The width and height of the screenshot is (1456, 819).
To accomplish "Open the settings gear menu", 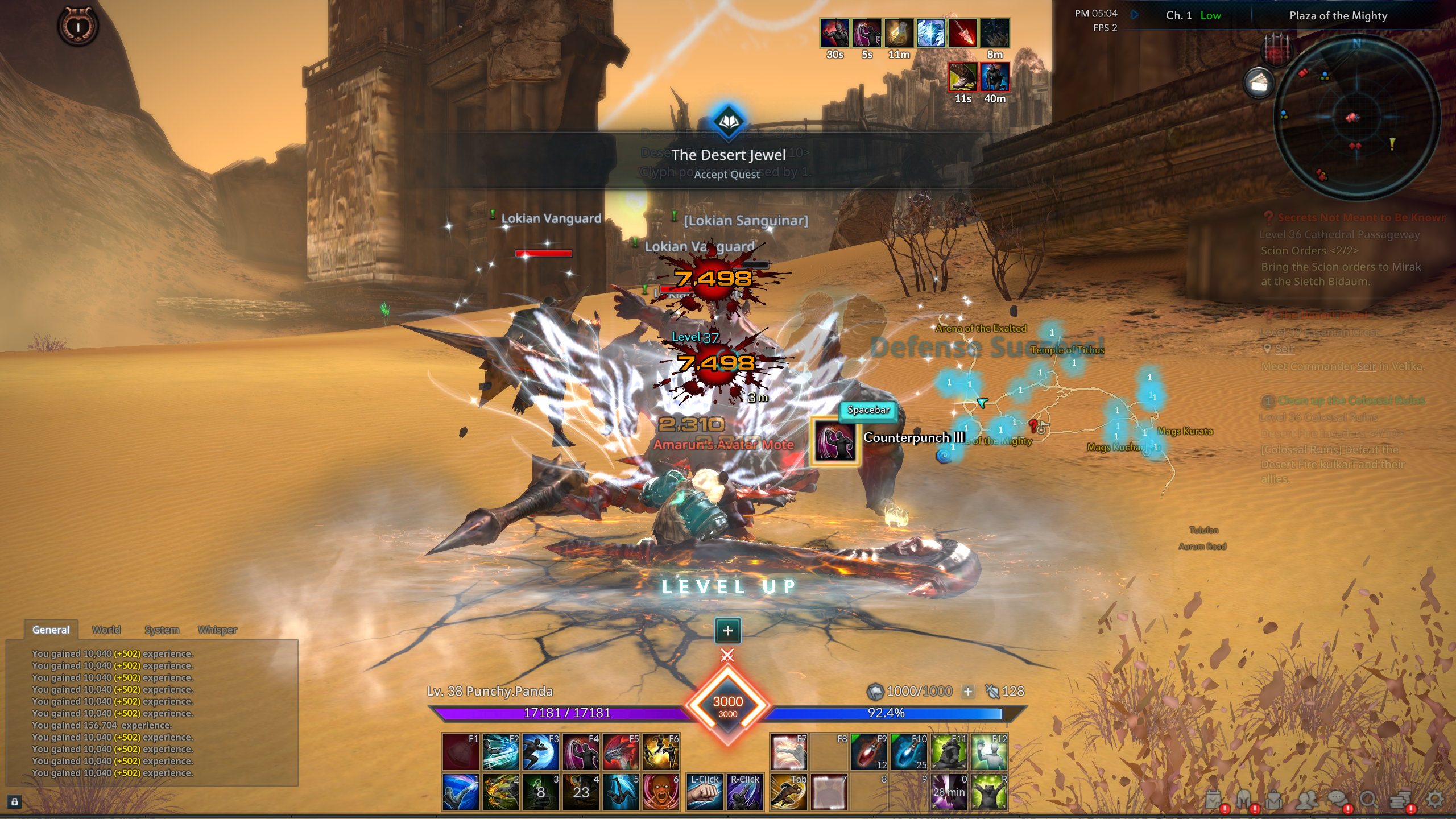I will tap(1434, 800).
